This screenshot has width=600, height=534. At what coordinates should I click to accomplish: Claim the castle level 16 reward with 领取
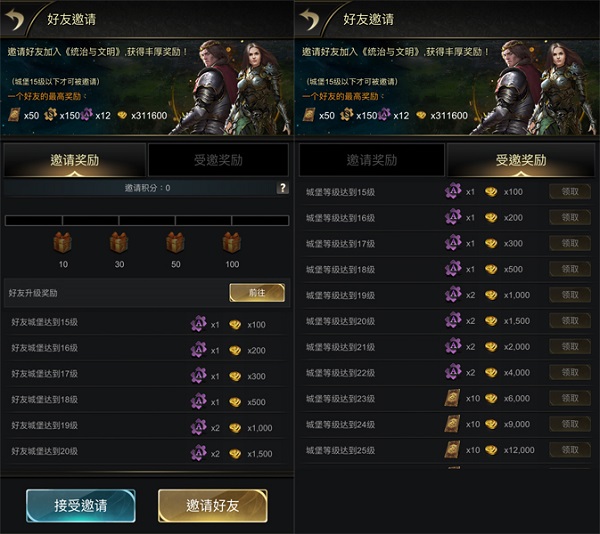pyautogui.click(x=570, y=217)
